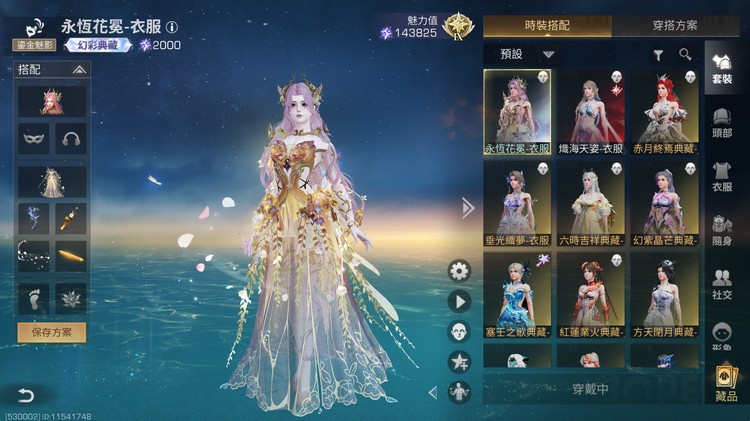Search outfits with the magnifier icon
This screenshot has height=421, width=750.
685,55
